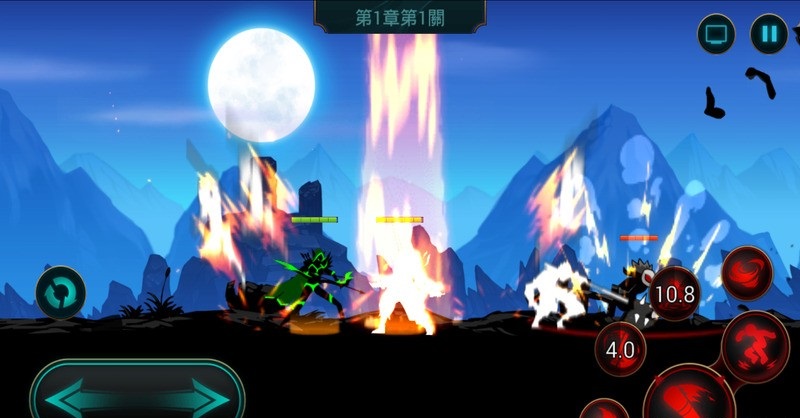Tap the large red main attack button
This screenshot has height=418, width=800.
click(688, 396)
